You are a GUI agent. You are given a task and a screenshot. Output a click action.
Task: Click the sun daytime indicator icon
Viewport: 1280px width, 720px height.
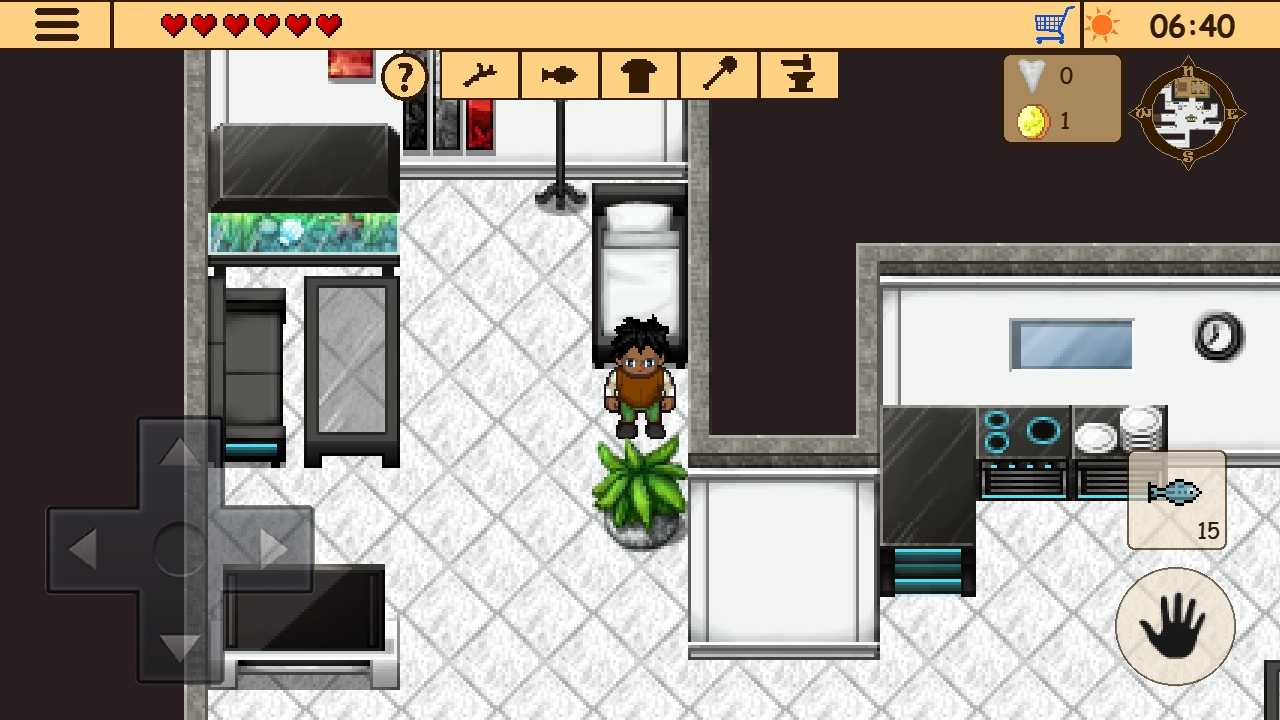pyautogui.click(x=1103, y=24)
